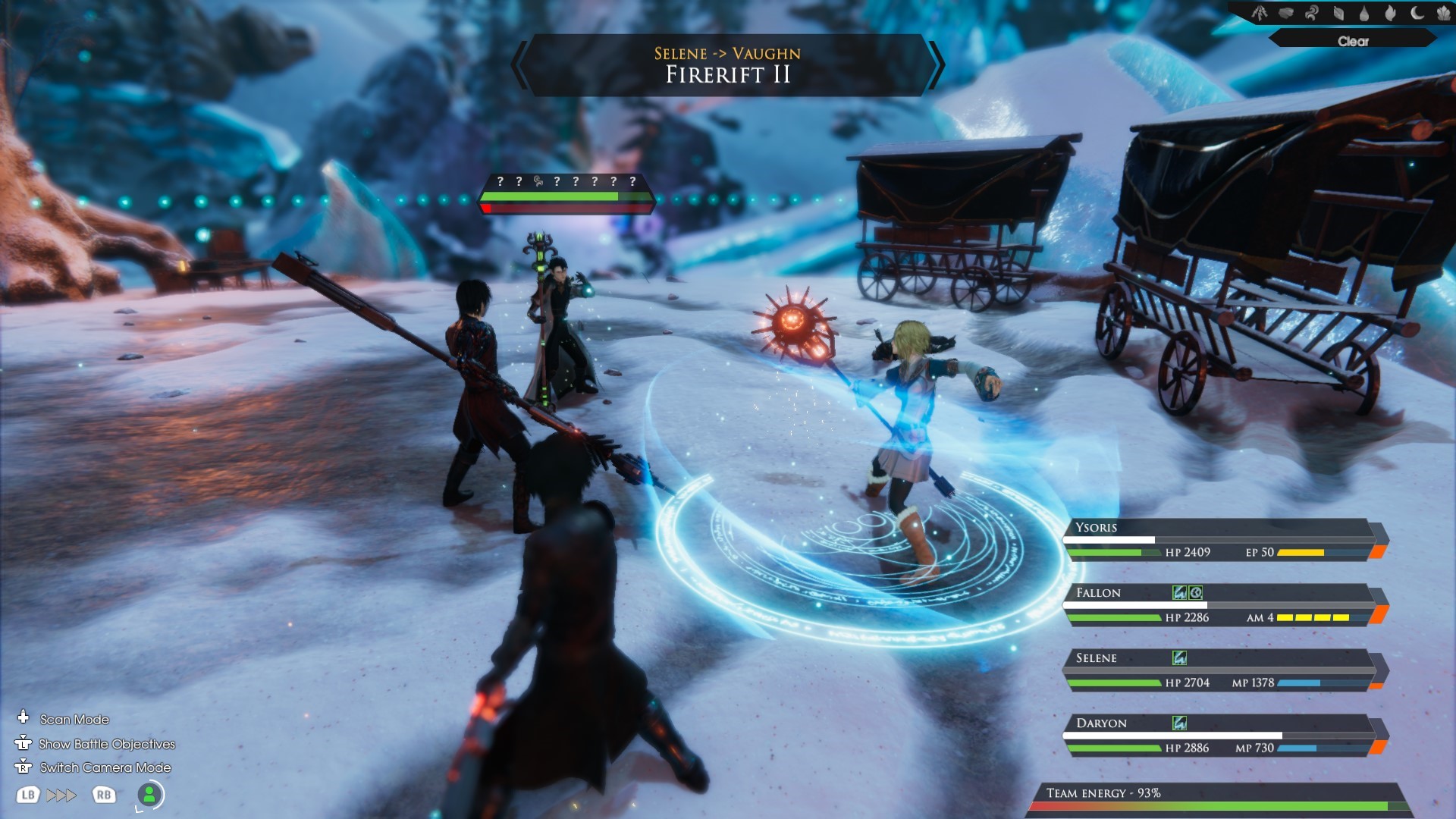Select Selene's party status panel
The width and height of the screenshot is (1456, 819).
1221,670
